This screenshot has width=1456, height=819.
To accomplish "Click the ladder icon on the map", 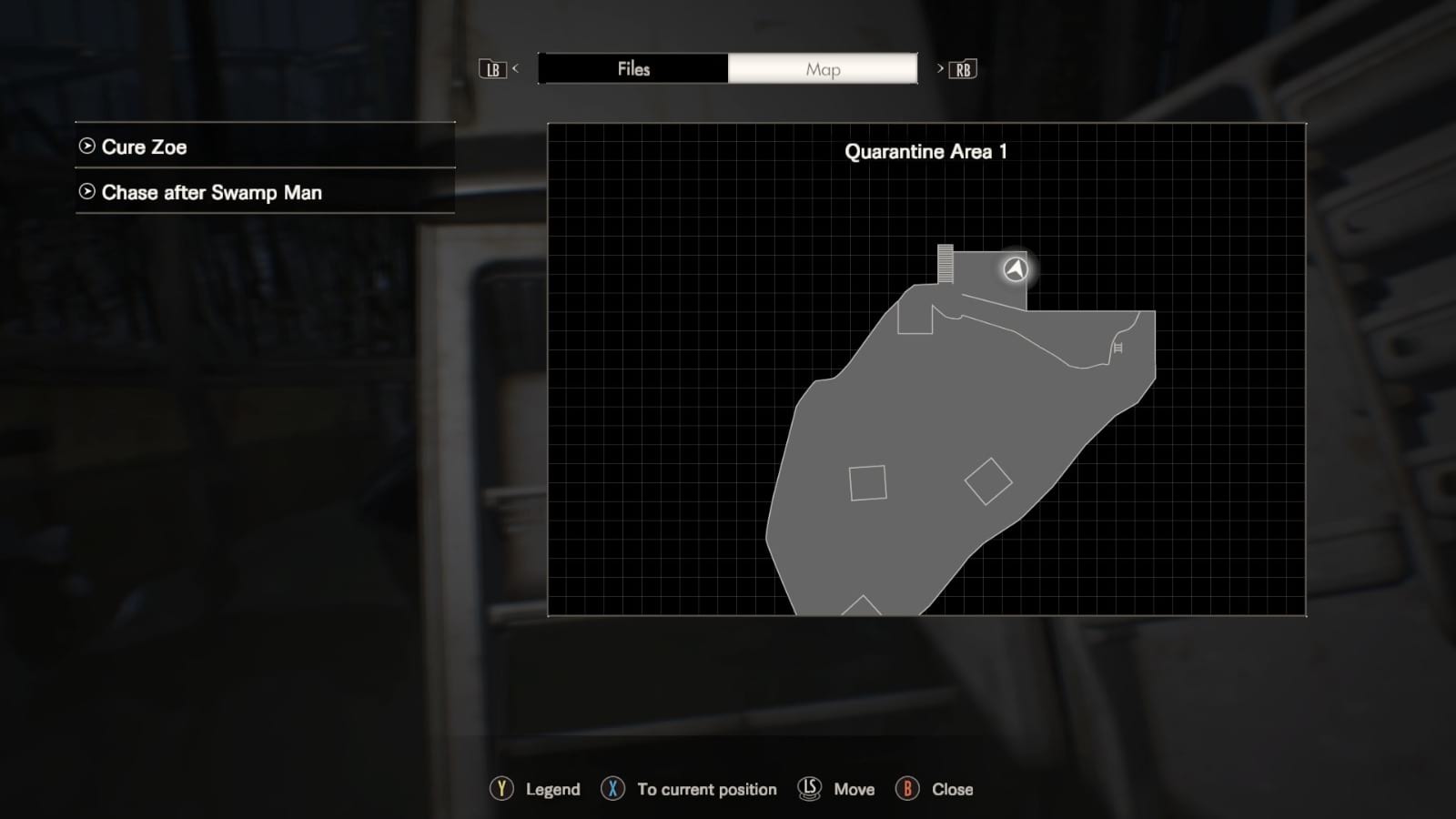I will click(1117, 348).
